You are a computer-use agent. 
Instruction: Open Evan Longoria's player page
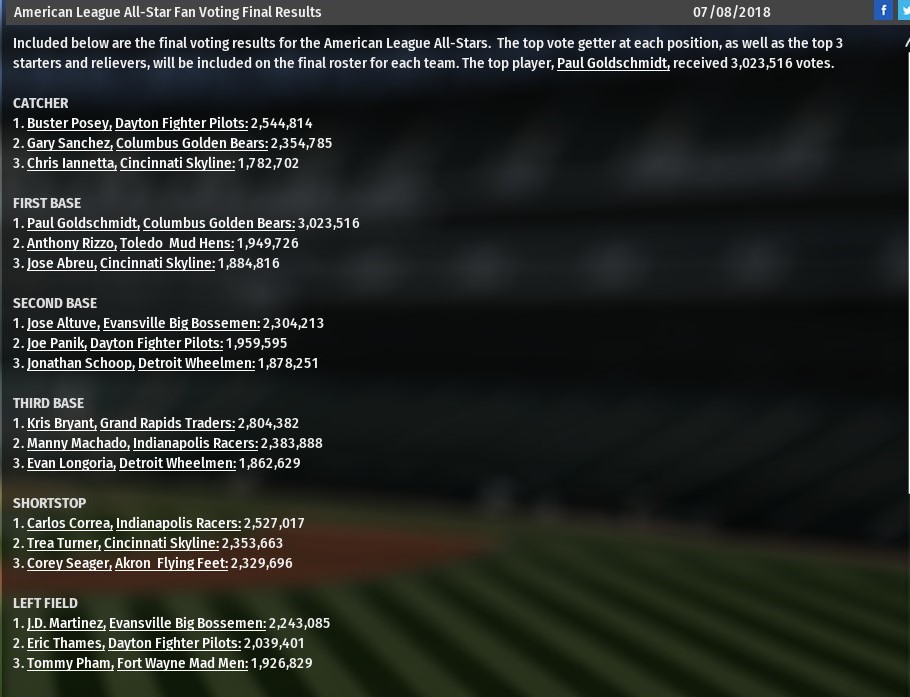point(71,463)
